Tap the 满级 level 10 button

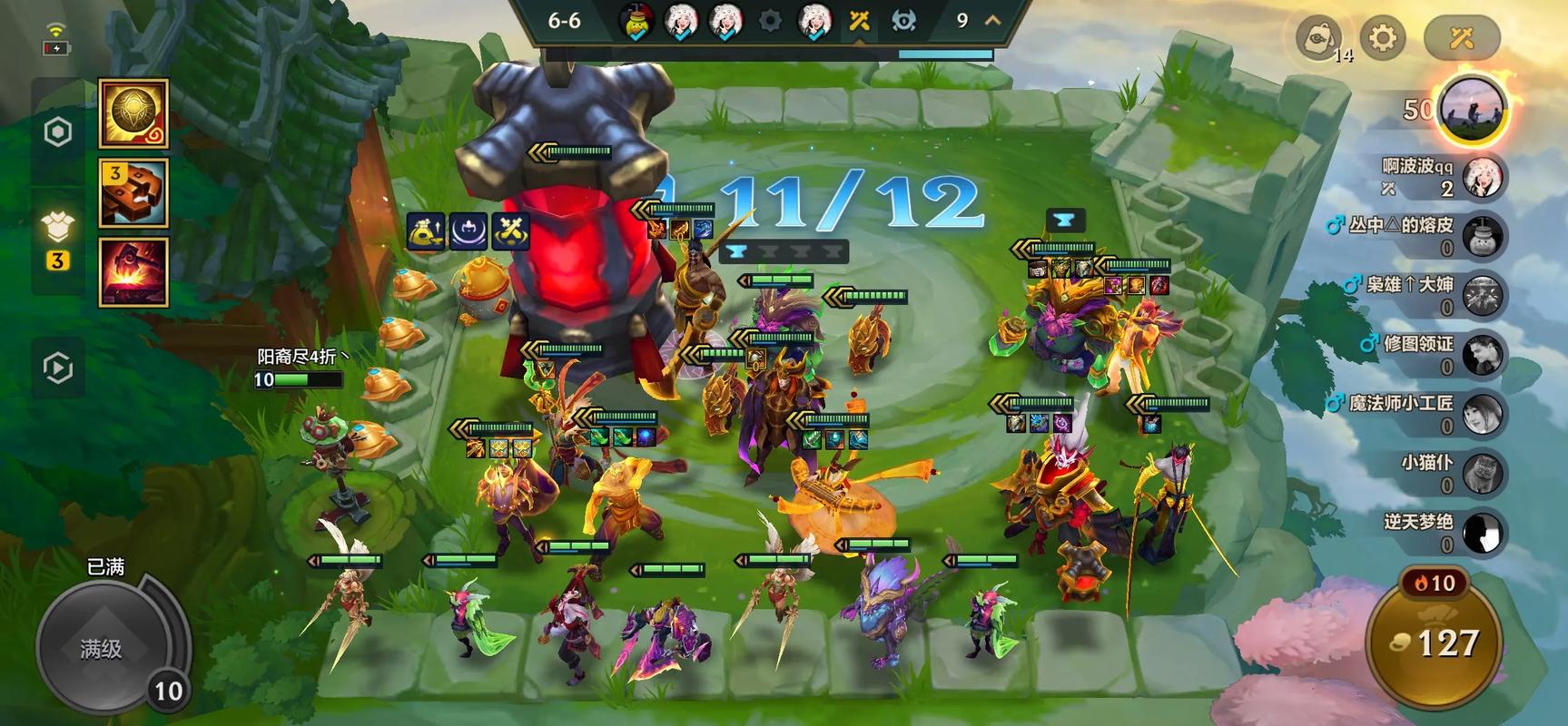click(102, 648)
